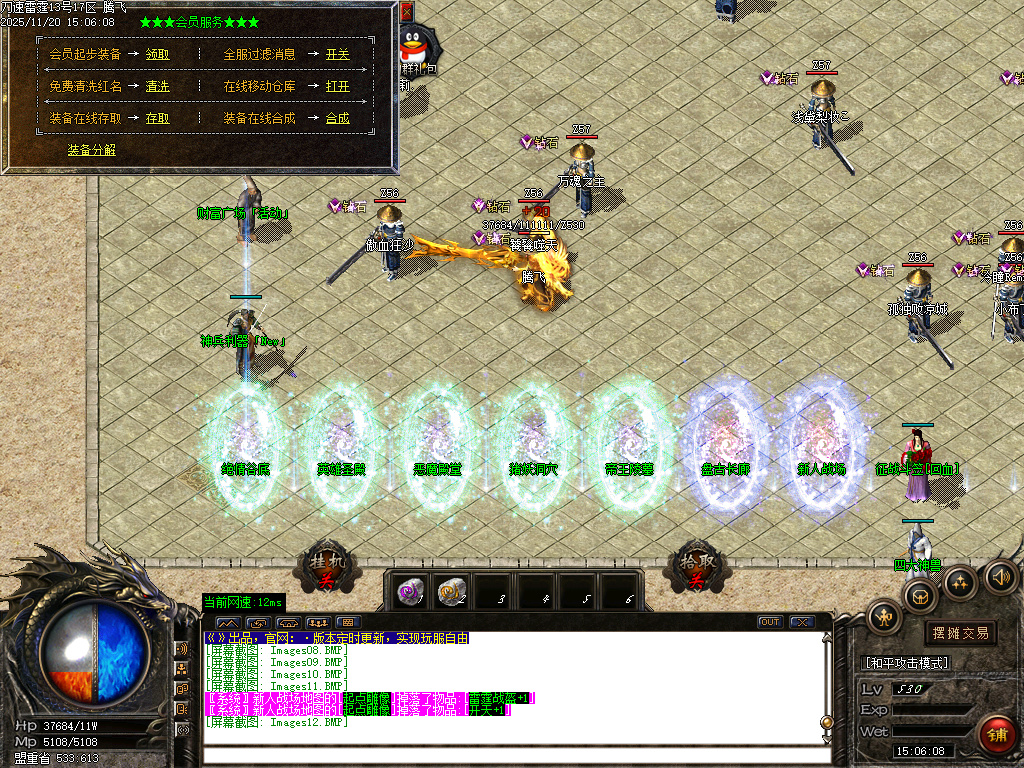This screenshot has height=768, width=1024.
Task: Open the red 铺 shop button
Action: 996,733
